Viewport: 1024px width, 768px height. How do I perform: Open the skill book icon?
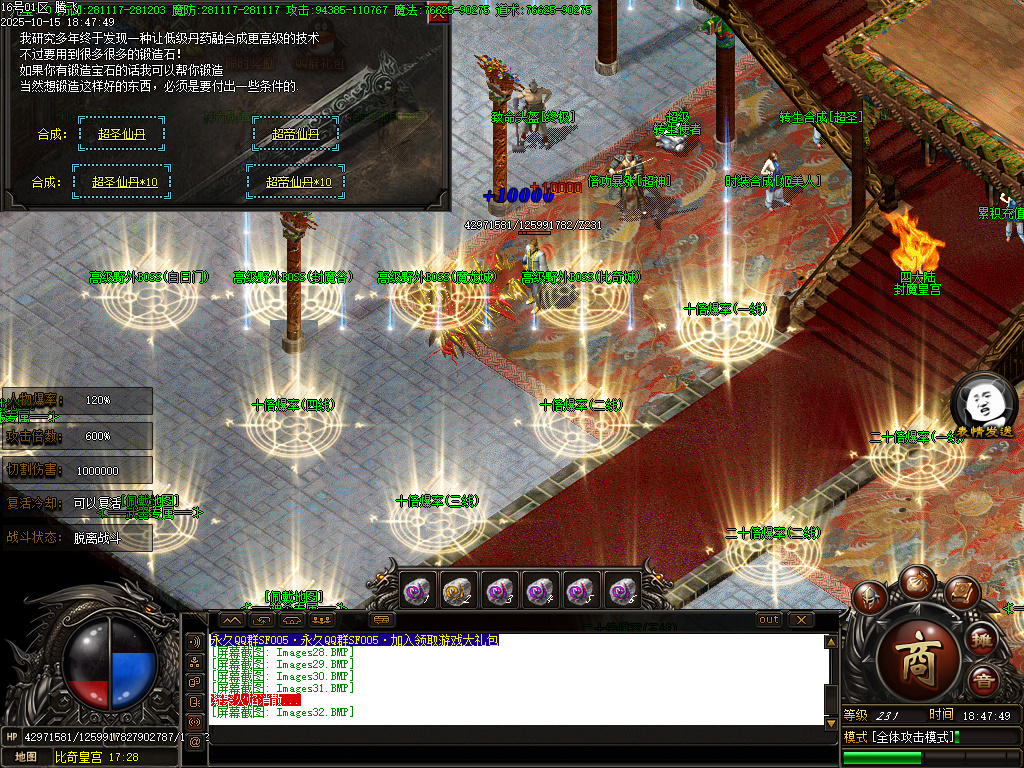(x=960, y=593)
